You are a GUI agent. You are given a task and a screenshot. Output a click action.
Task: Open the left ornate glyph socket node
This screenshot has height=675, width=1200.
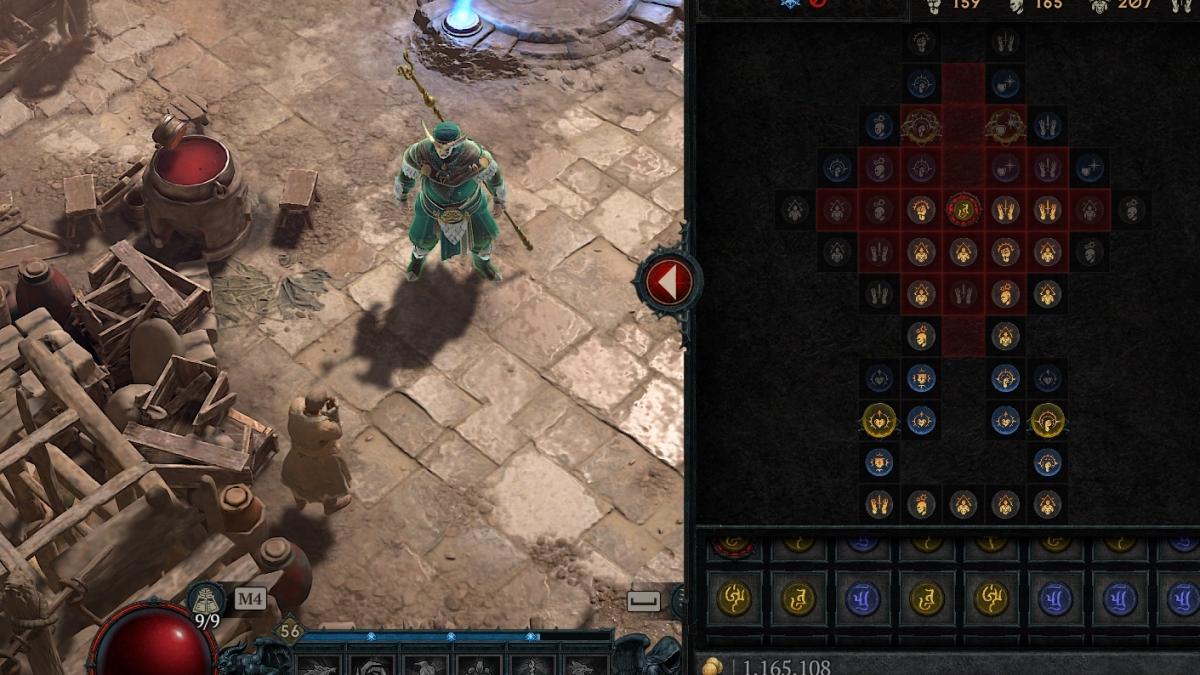pos(920,126)
